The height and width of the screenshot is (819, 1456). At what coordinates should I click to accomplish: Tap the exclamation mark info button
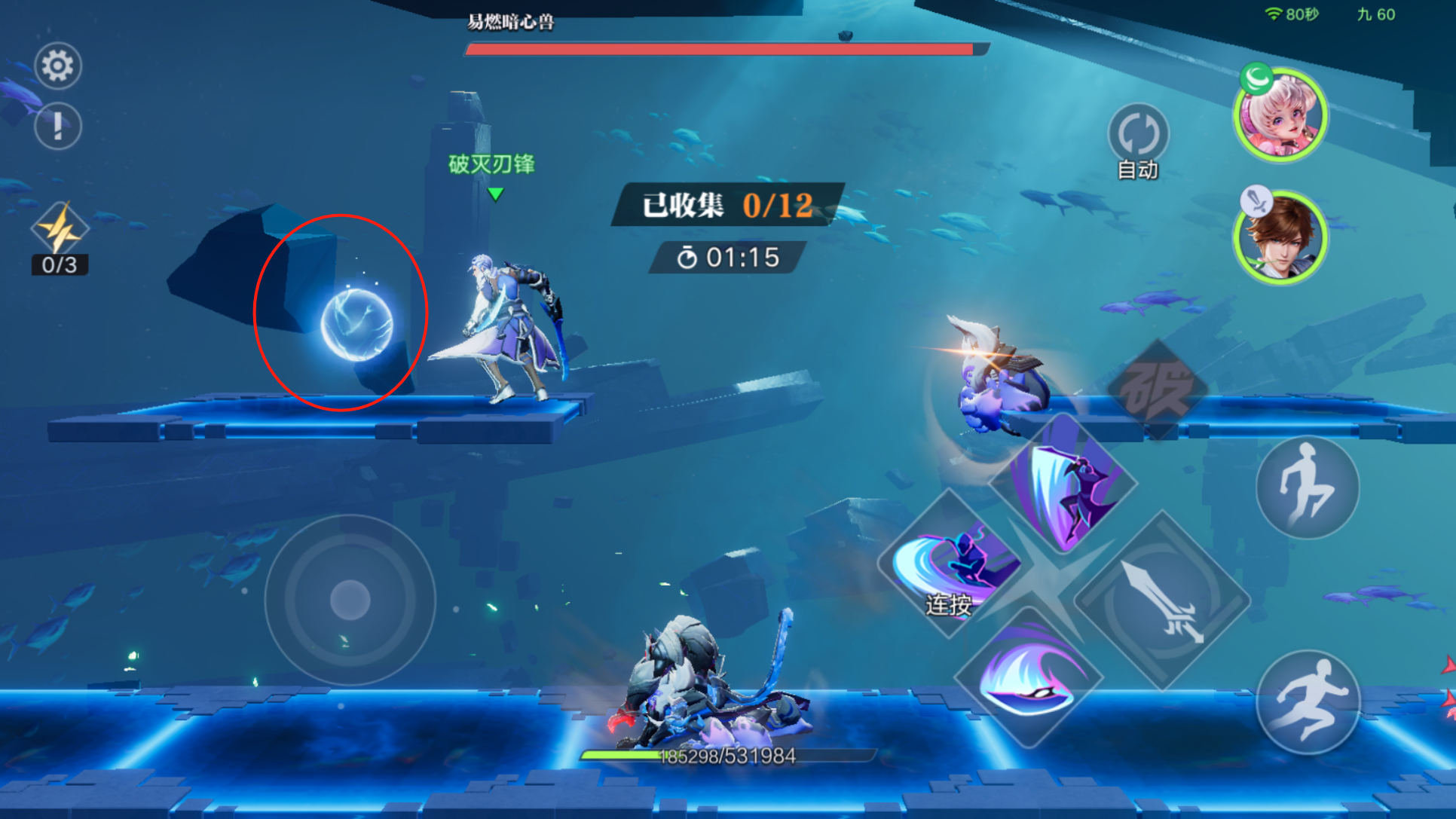(57, 126)
